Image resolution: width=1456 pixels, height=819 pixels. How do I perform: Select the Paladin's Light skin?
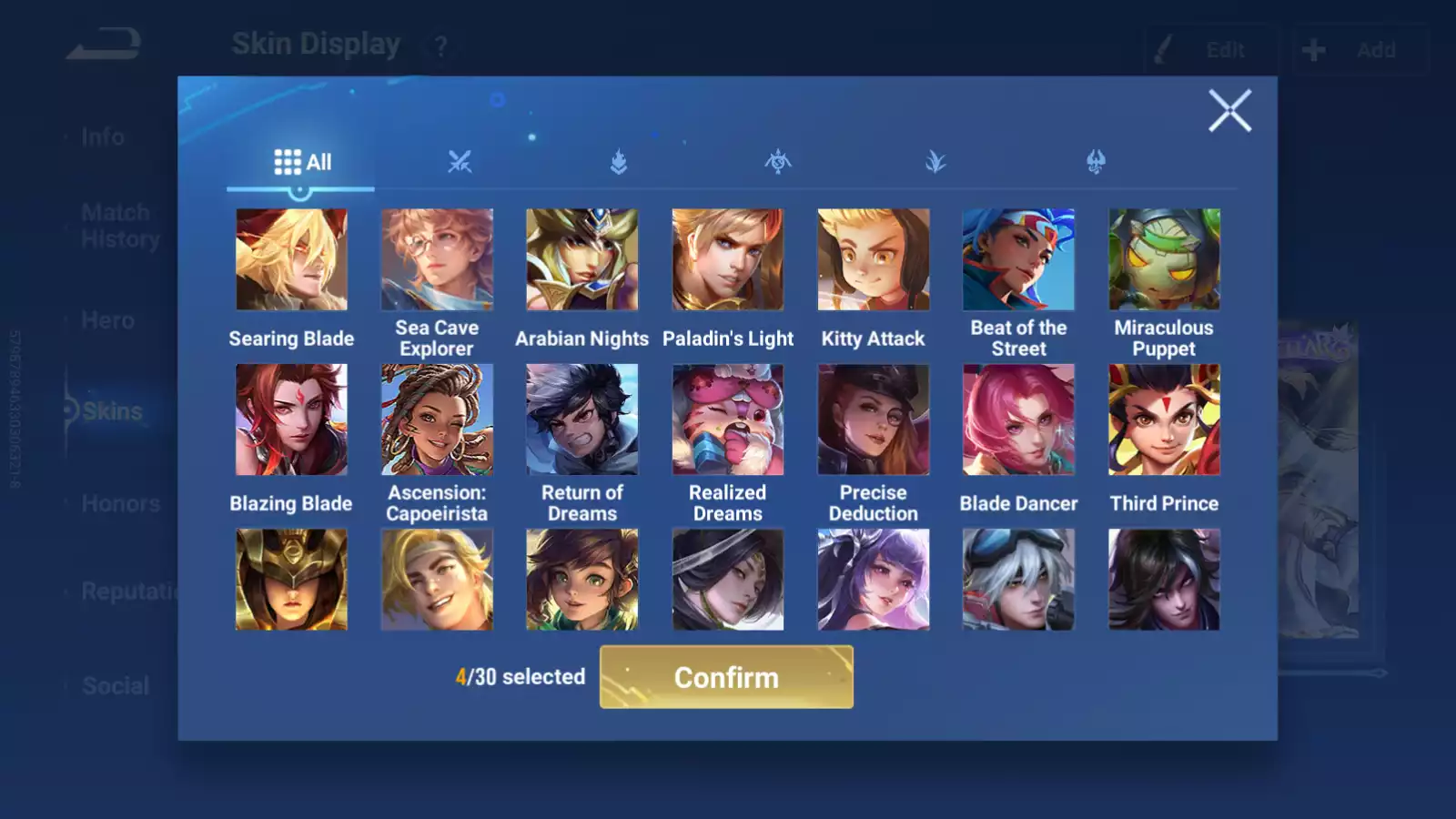pyautogui.click(x=727, y=260)
